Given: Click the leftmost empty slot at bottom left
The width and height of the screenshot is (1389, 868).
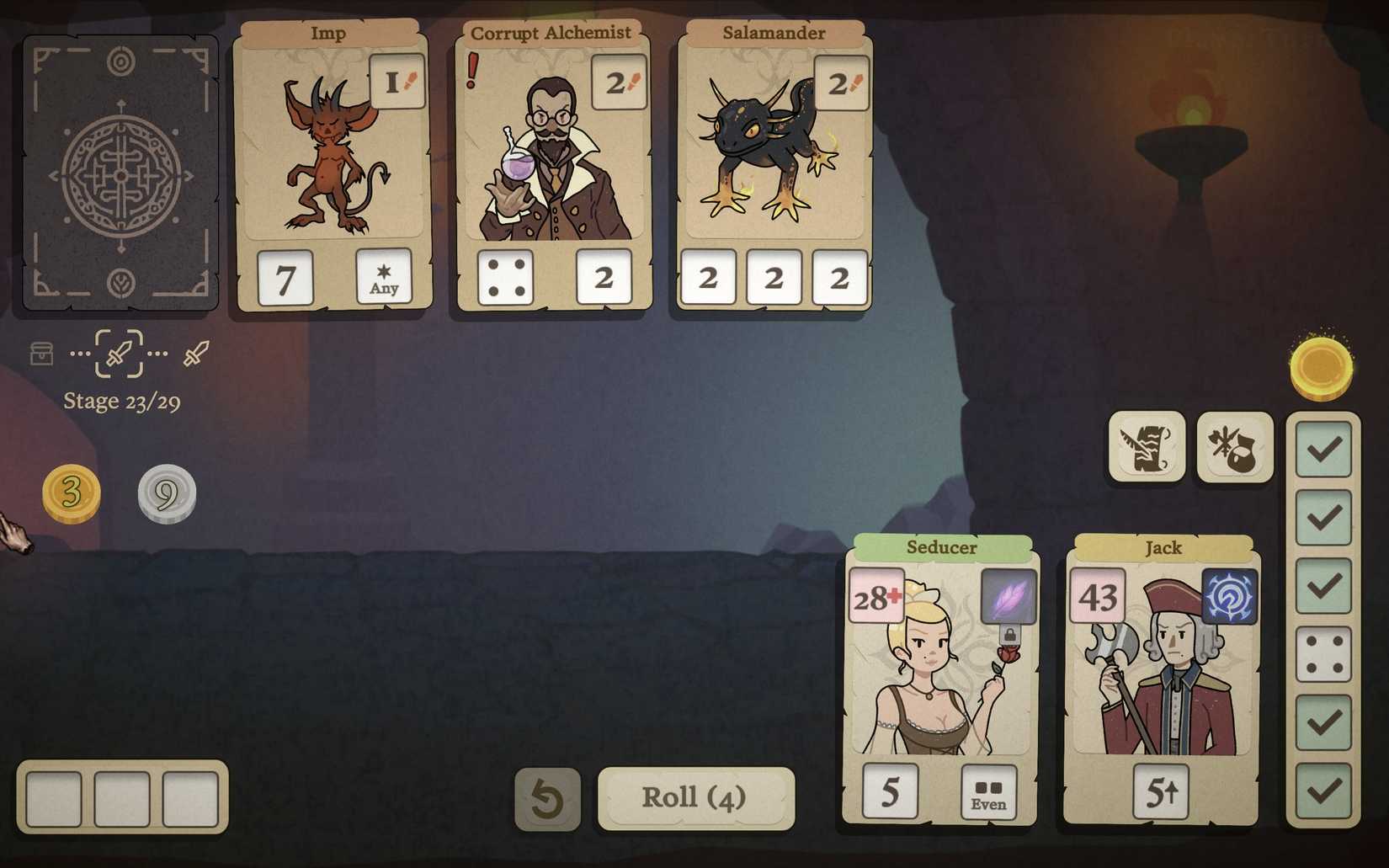Looking at the screenshot, I should point(53,798).
